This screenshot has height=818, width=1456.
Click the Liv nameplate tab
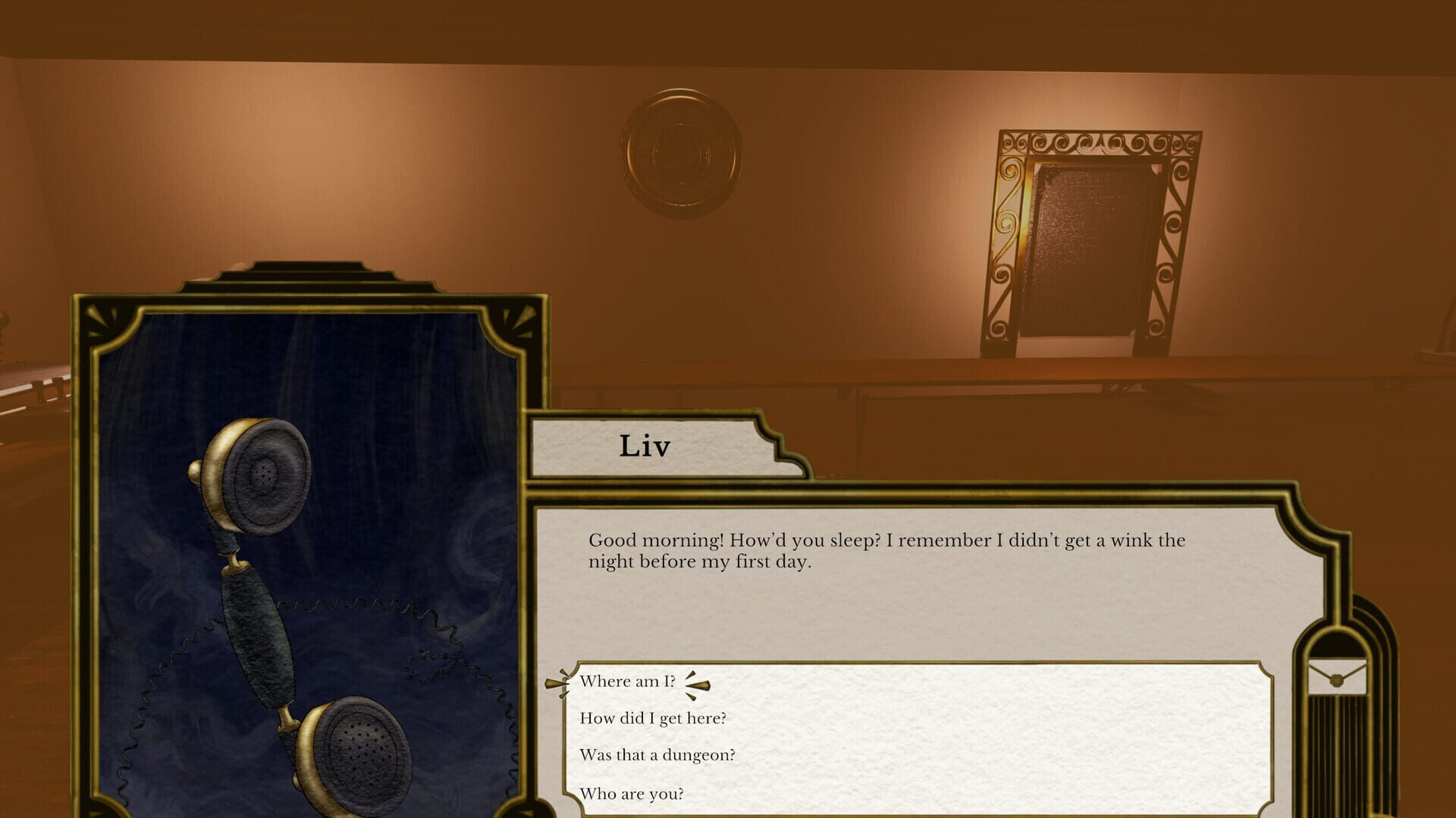coord(645,446)
